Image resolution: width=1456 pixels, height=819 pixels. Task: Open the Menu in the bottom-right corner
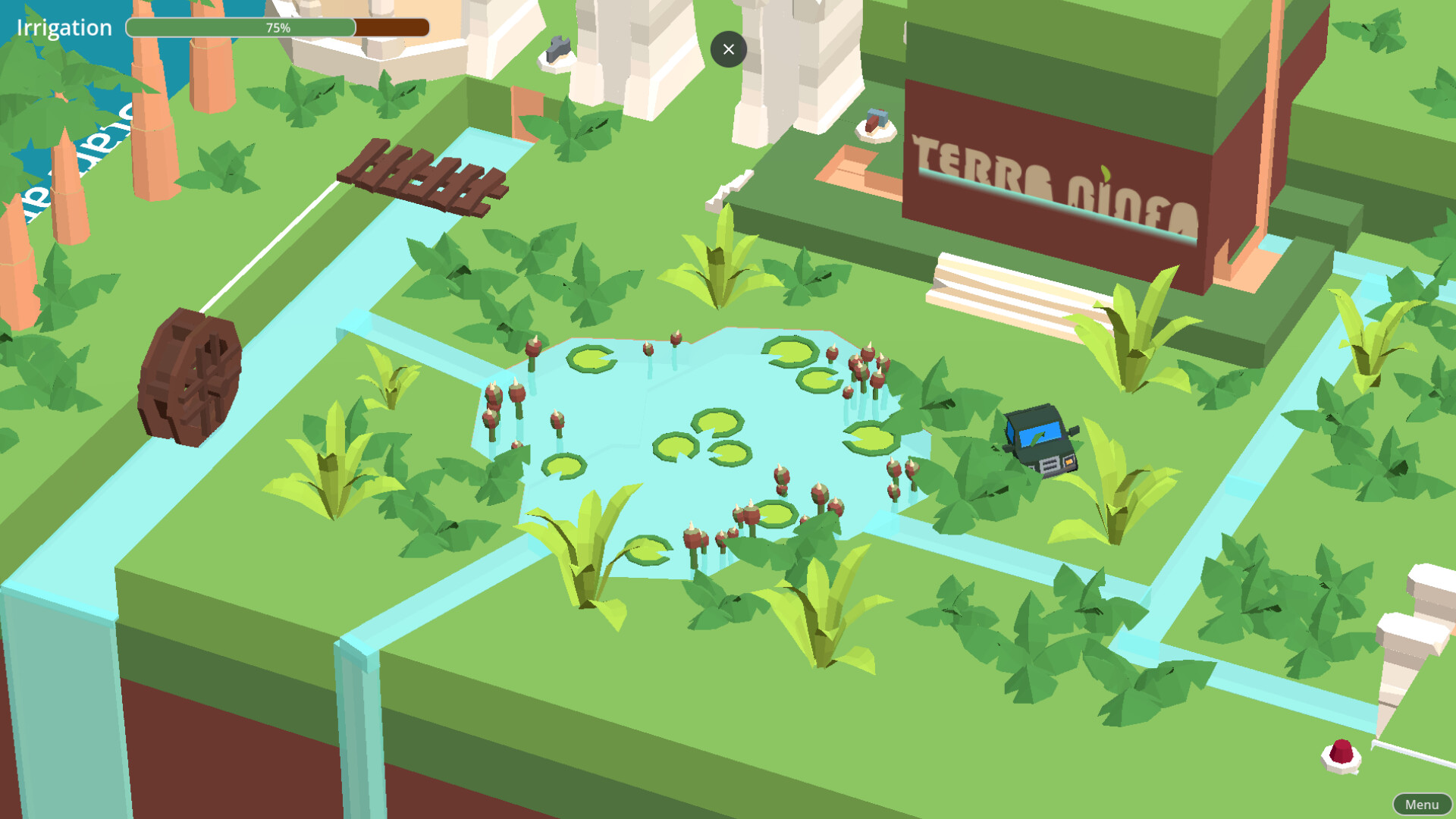tap(1422, 804)
